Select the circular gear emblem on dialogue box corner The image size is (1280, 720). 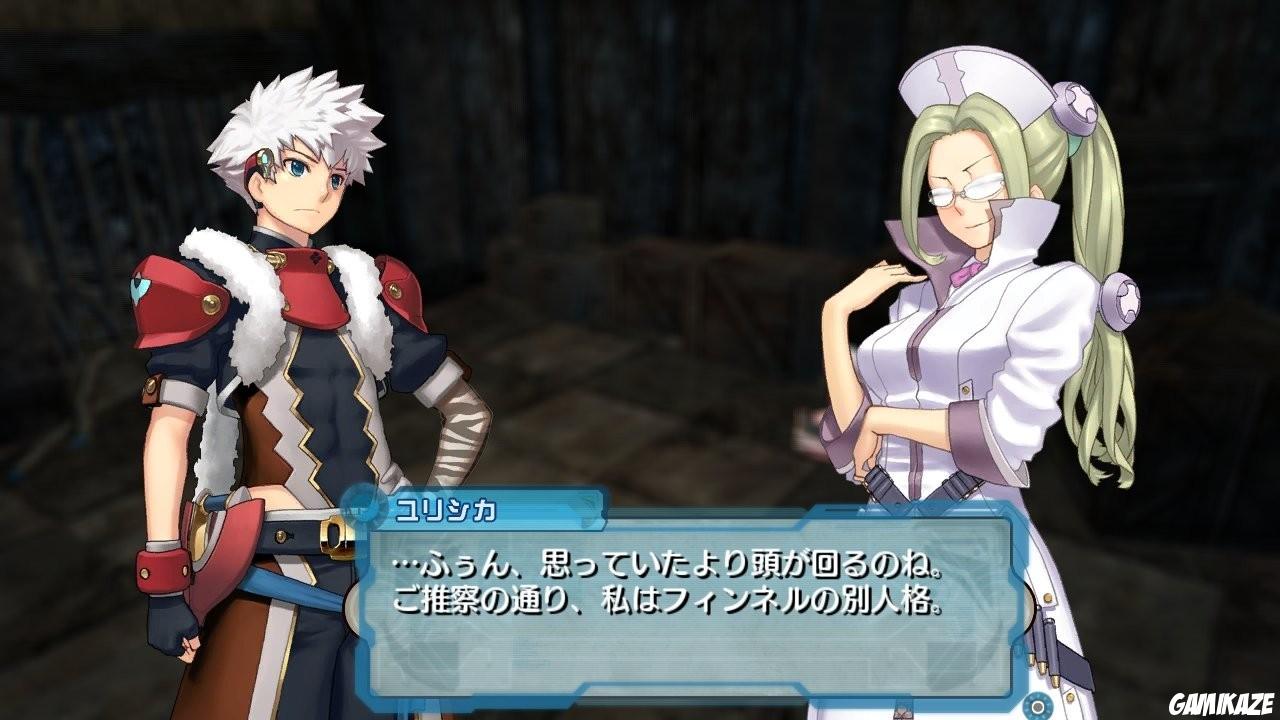pyautogui.click(x=1036, y=705)
